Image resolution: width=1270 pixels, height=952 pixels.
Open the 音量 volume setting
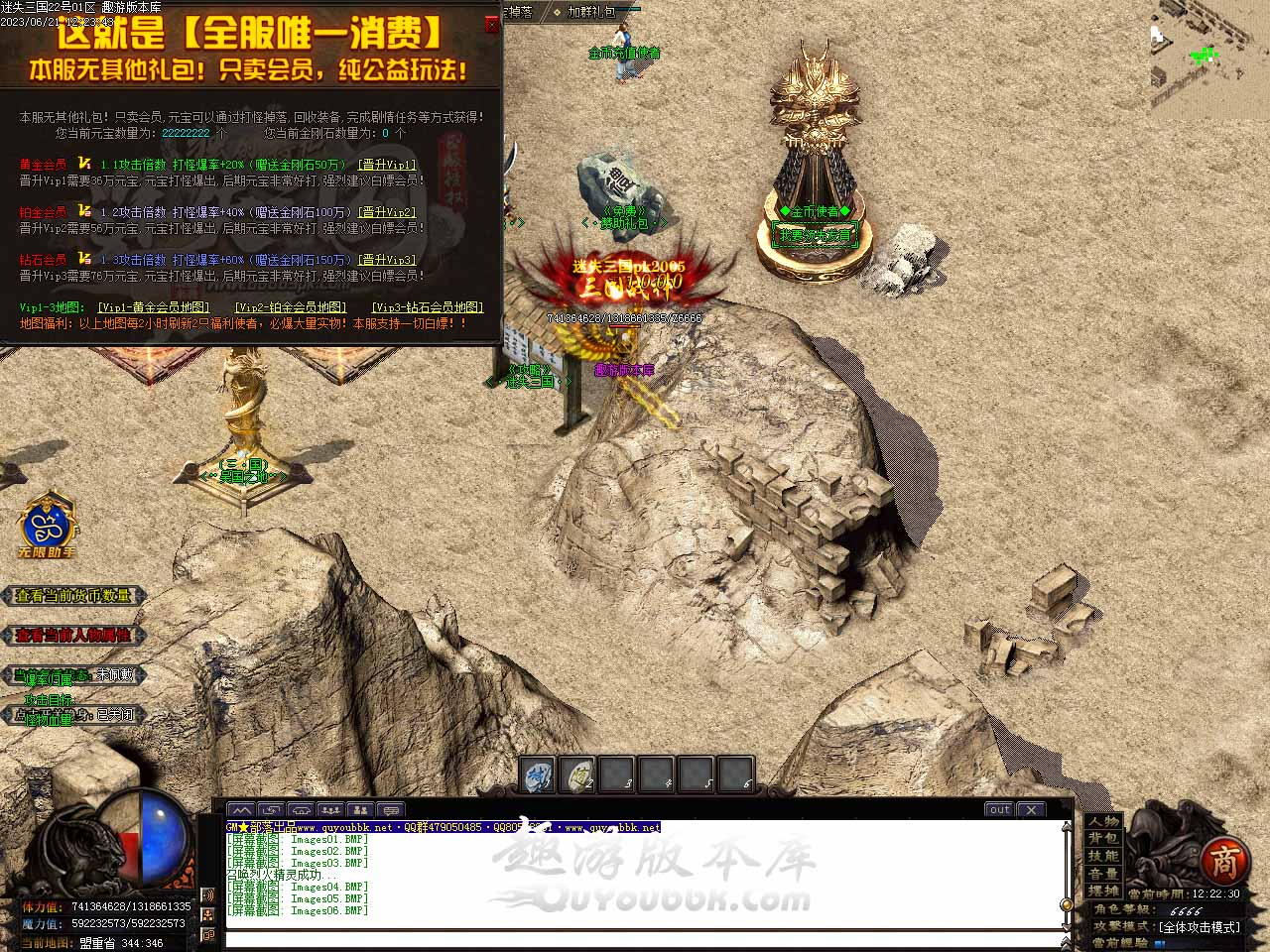1103,874
